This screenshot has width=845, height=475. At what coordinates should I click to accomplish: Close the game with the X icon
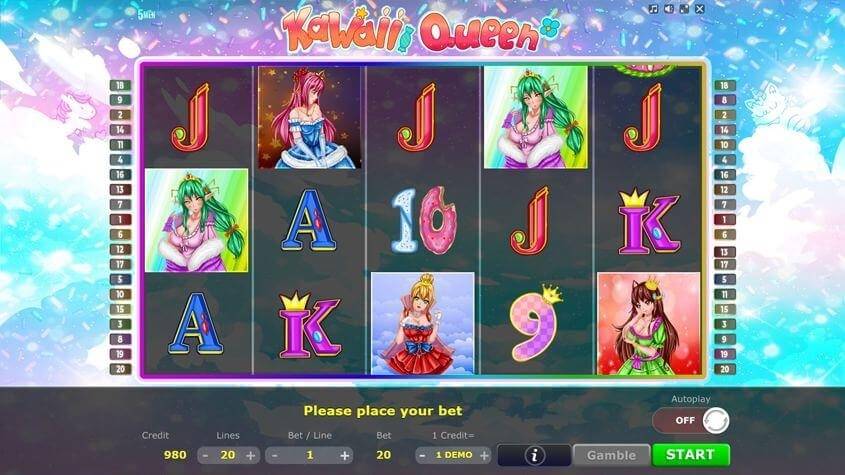[700, 9]
